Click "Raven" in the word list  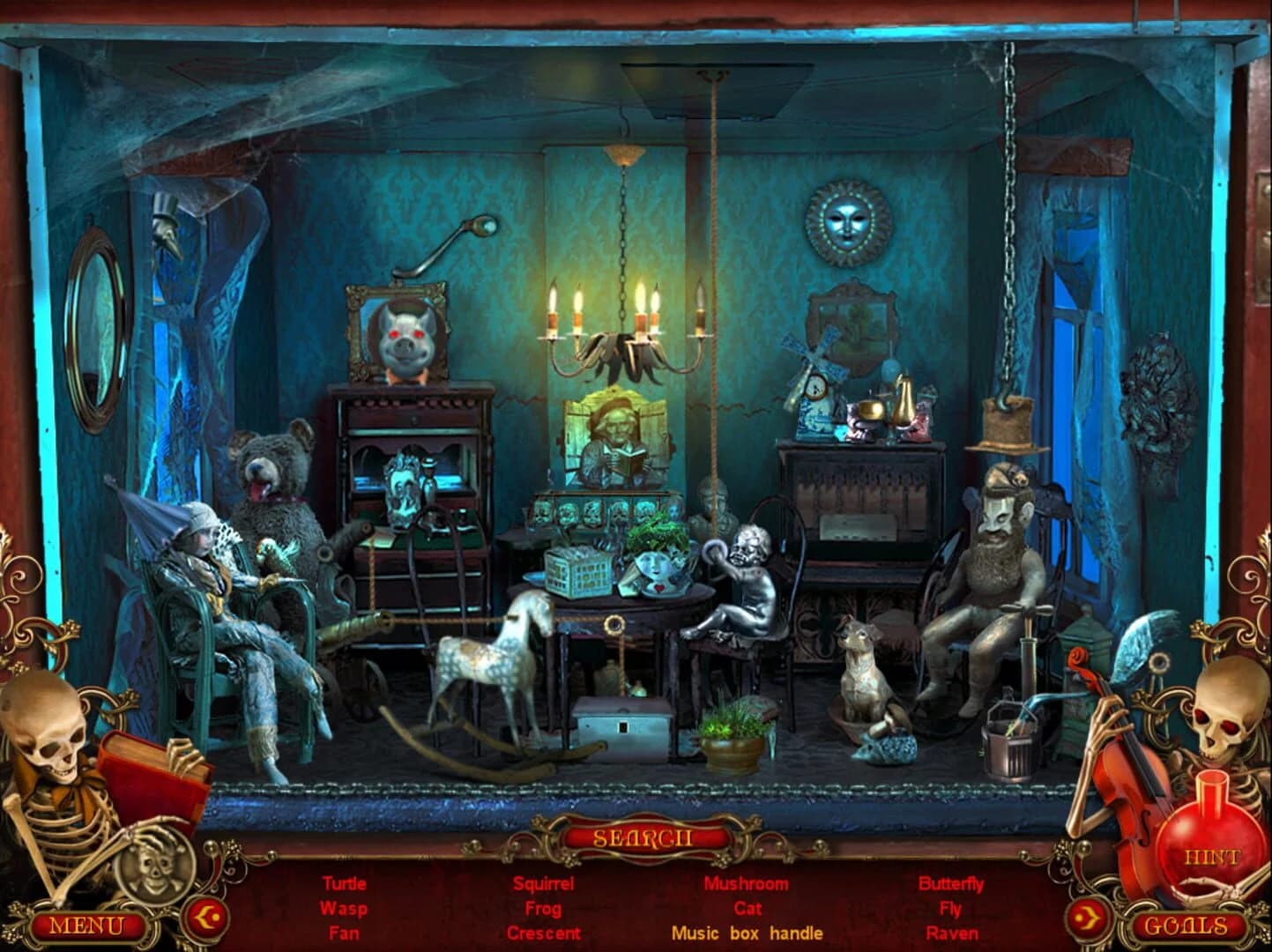coord(952,933)
